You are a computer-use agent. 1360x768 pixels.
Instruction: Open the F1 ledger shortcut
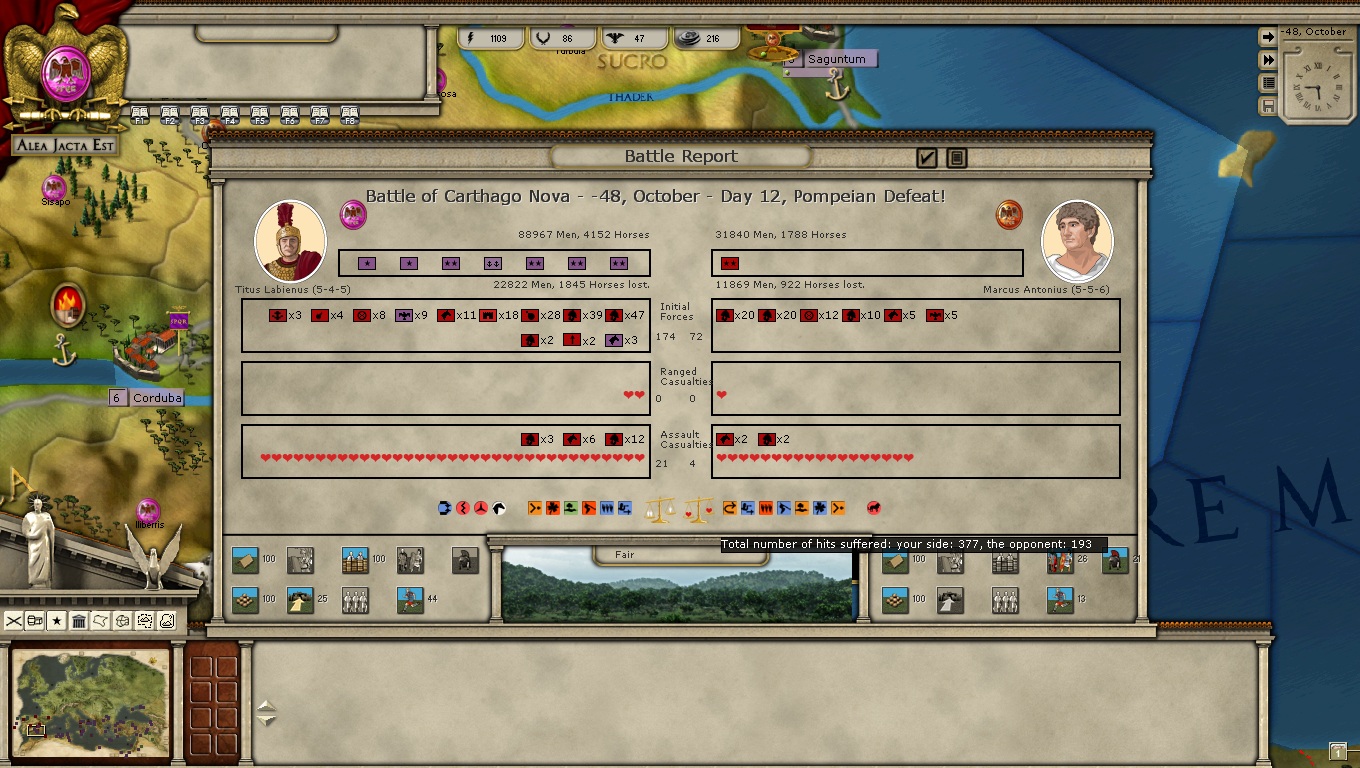click(140, 115)
